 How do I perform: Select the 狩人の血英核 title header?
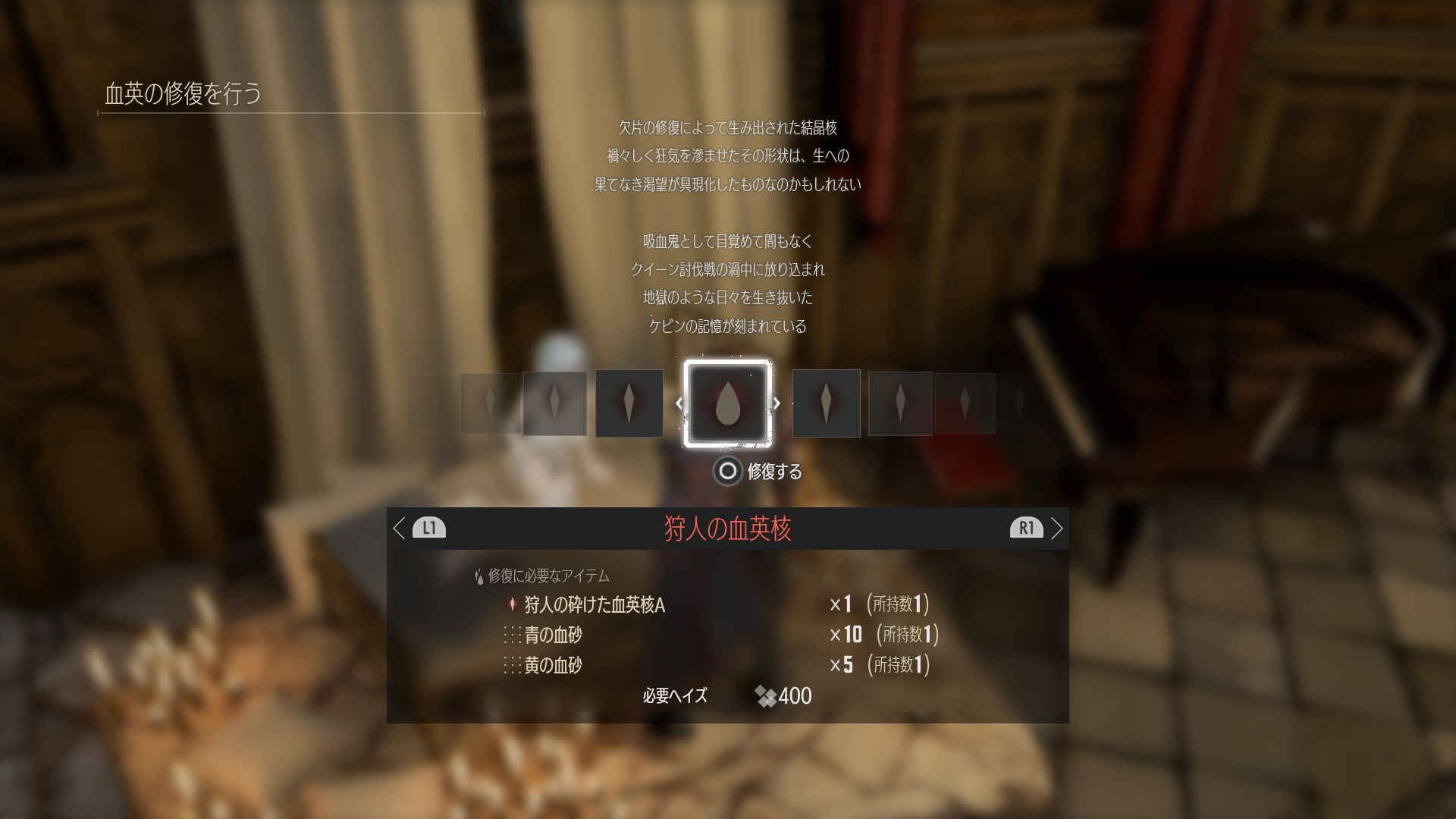pos(728,529)
